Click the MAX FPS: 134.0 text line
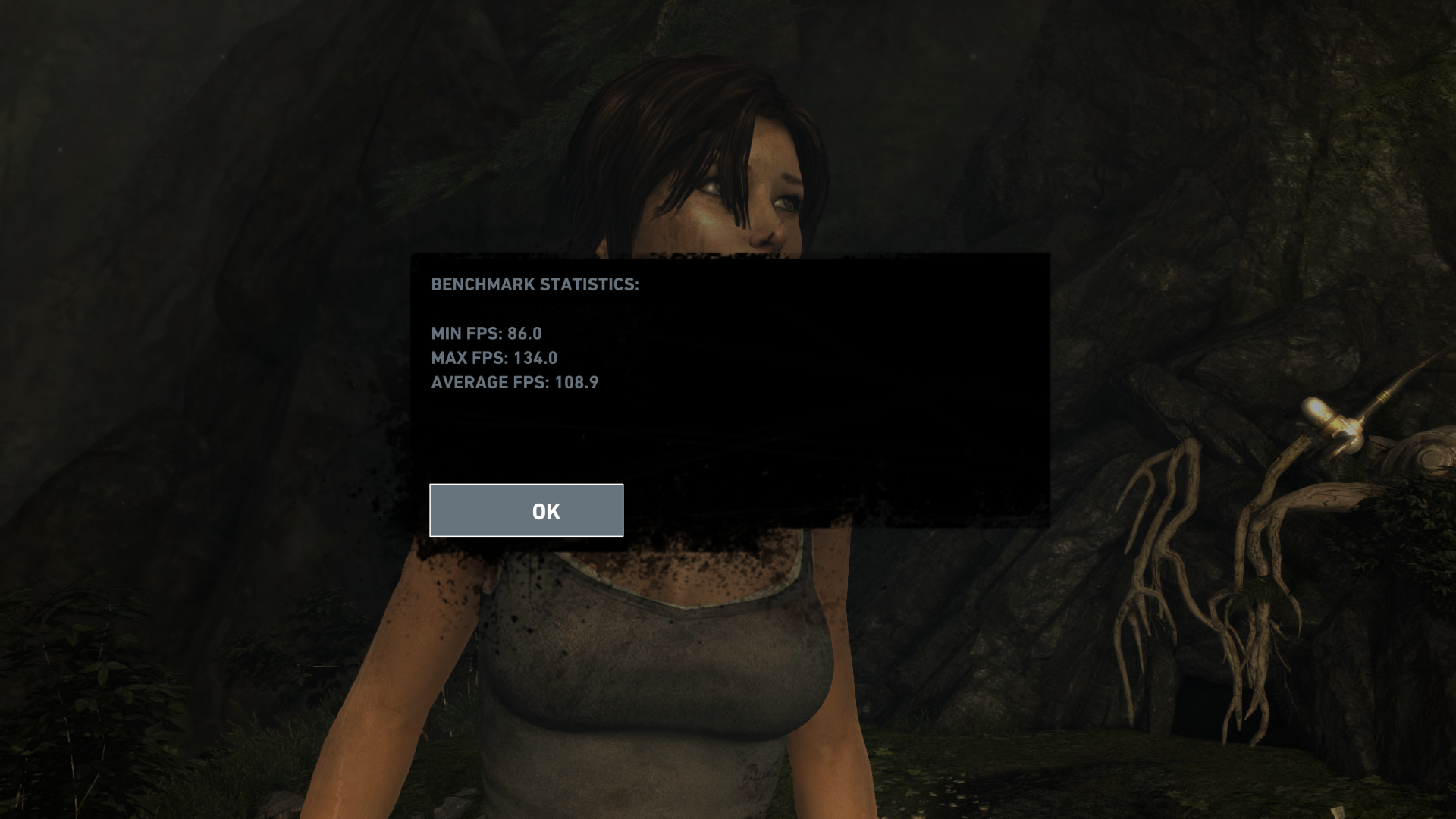The height and width of the screenshot is (819, 1456). (494, 358)
